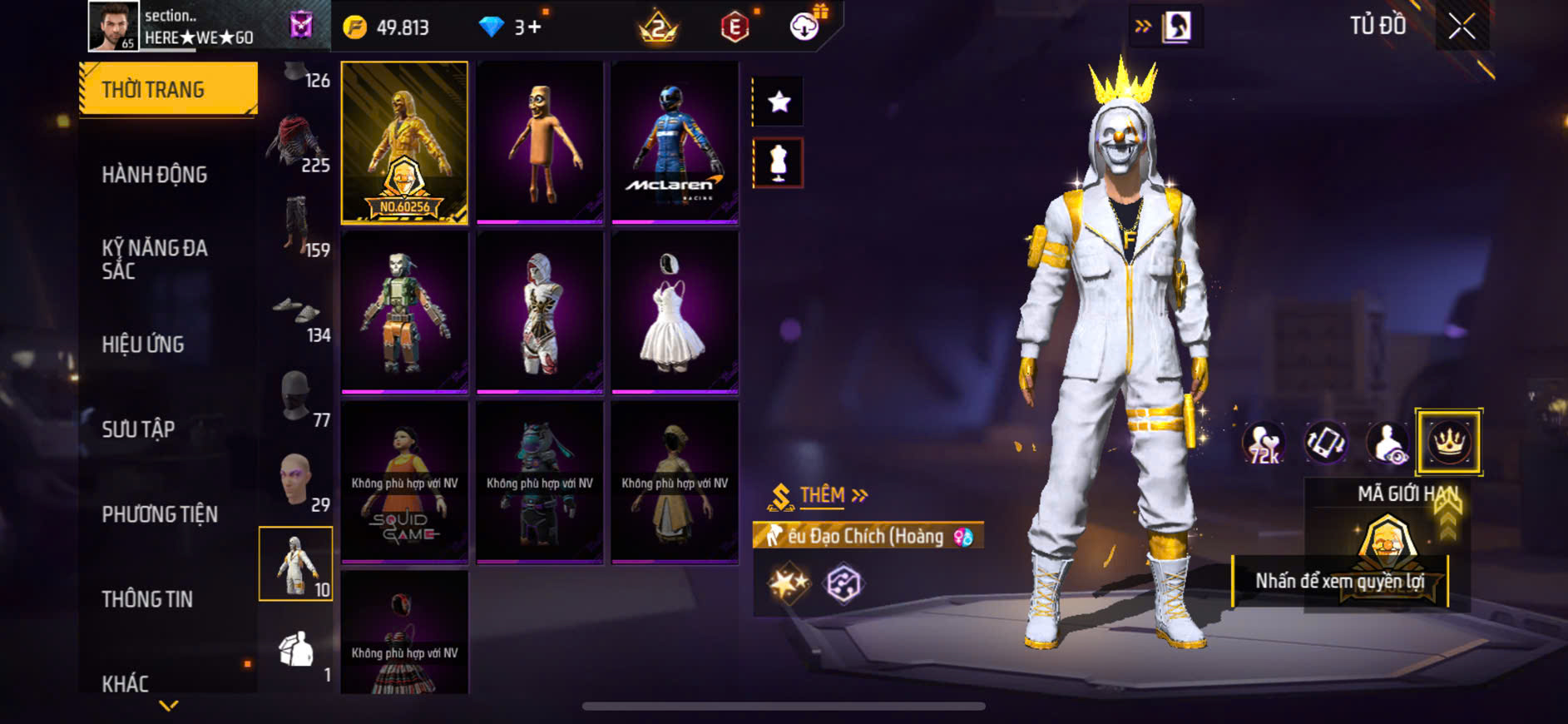
Task: Select the golden hooded outfit NO.60256
Action: point(404,142)
